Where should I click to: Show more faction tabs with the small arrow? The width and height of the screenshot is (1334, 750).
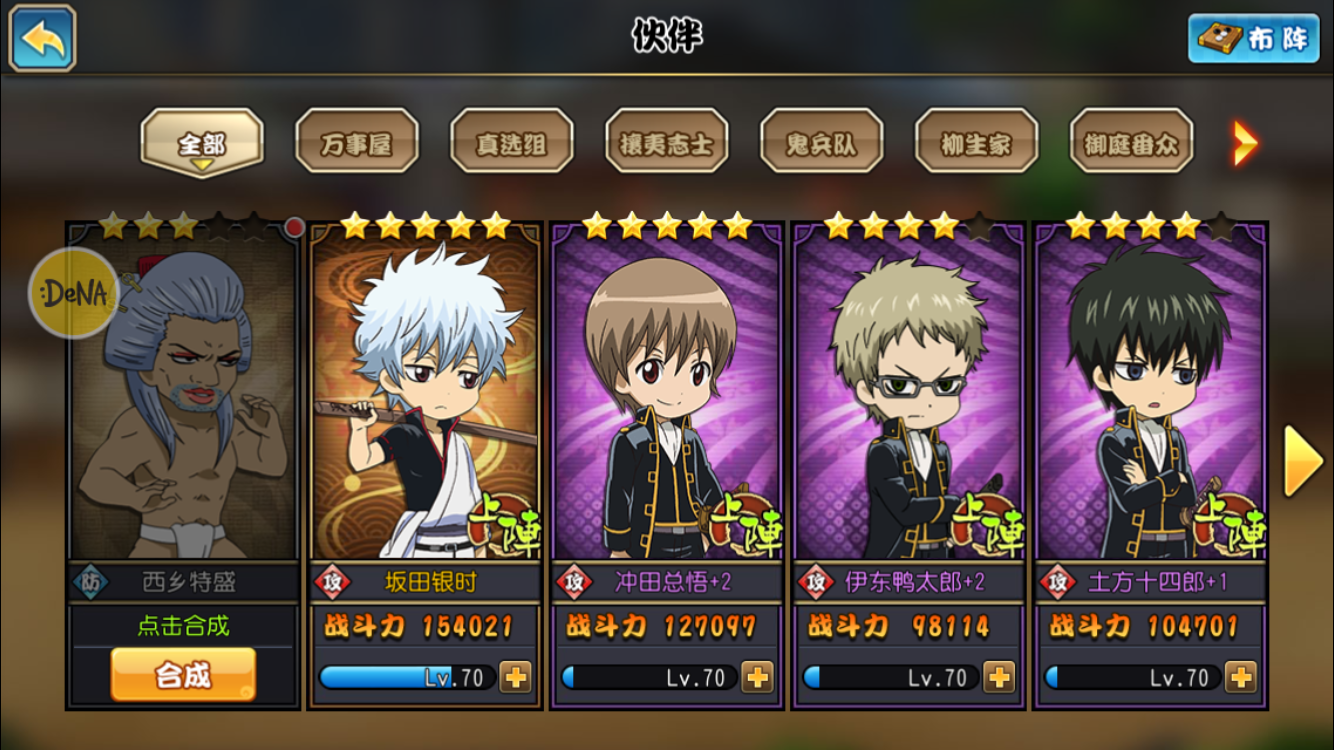[1245, 143]
